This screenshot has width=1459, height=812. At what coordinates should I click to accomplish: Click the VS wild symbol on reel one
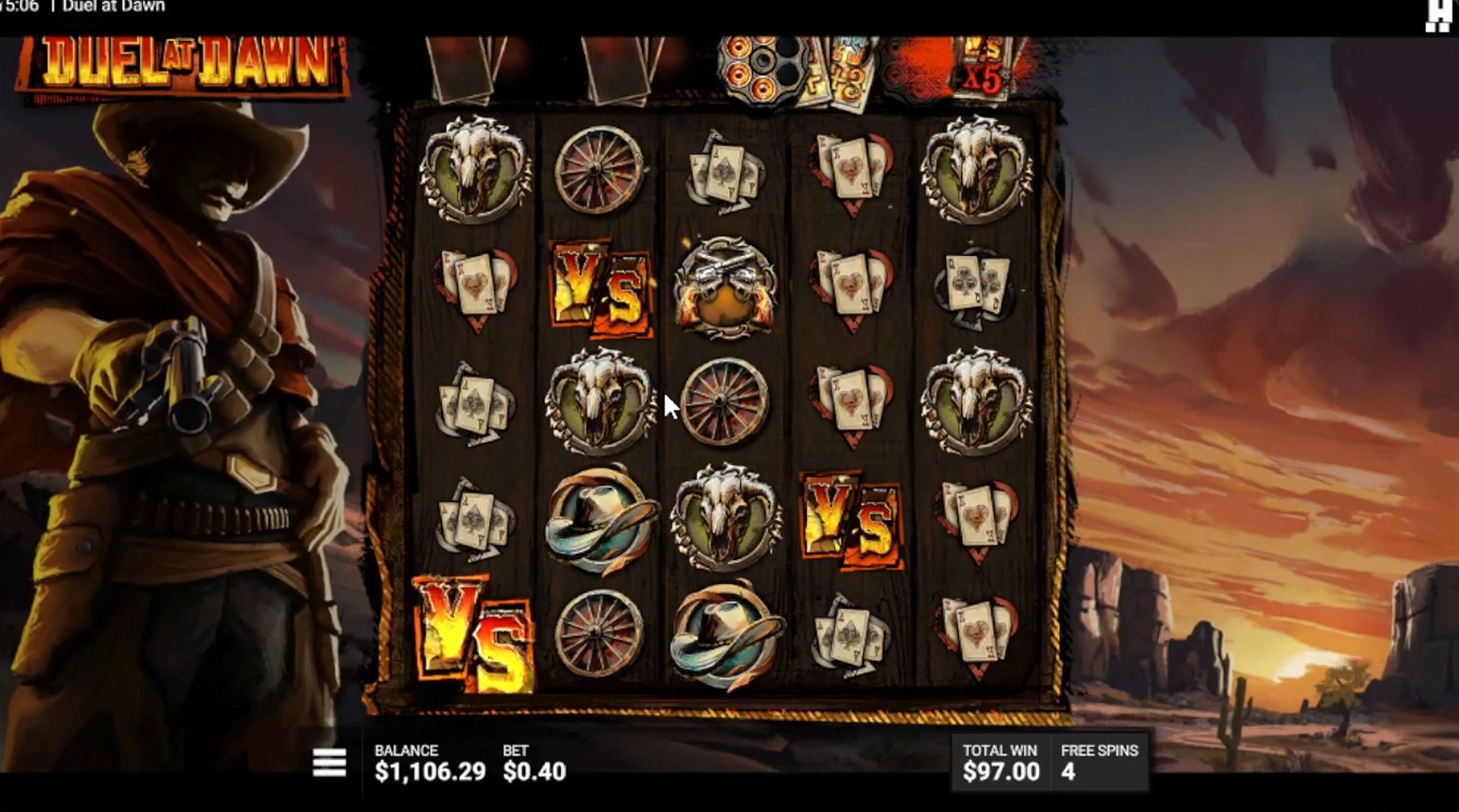coord(473,634)
